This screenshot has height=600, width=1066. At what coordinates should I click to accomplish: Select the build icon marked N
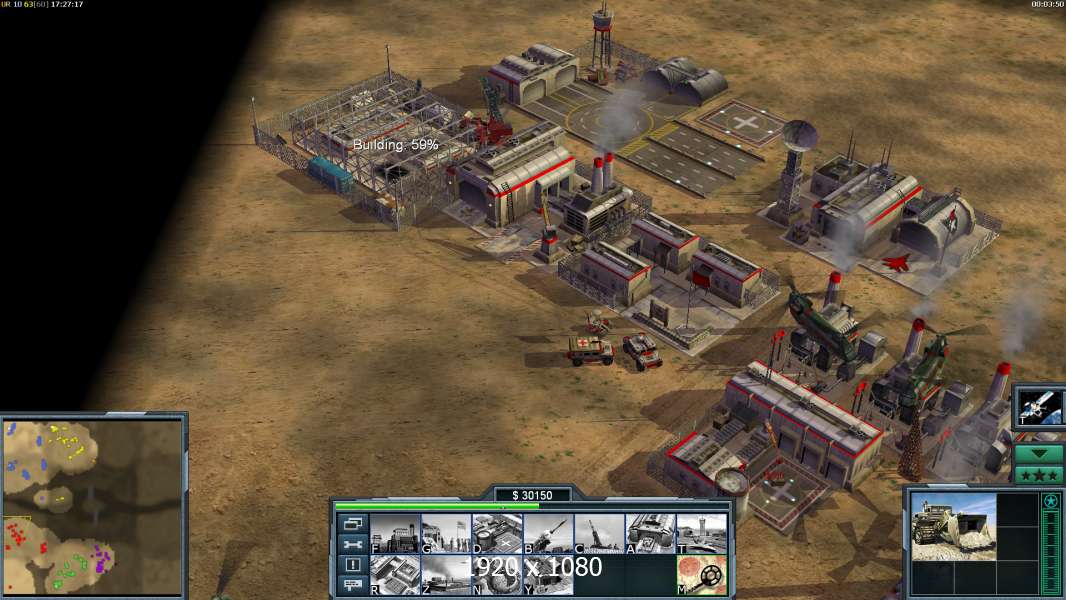(x=497, y=575)
